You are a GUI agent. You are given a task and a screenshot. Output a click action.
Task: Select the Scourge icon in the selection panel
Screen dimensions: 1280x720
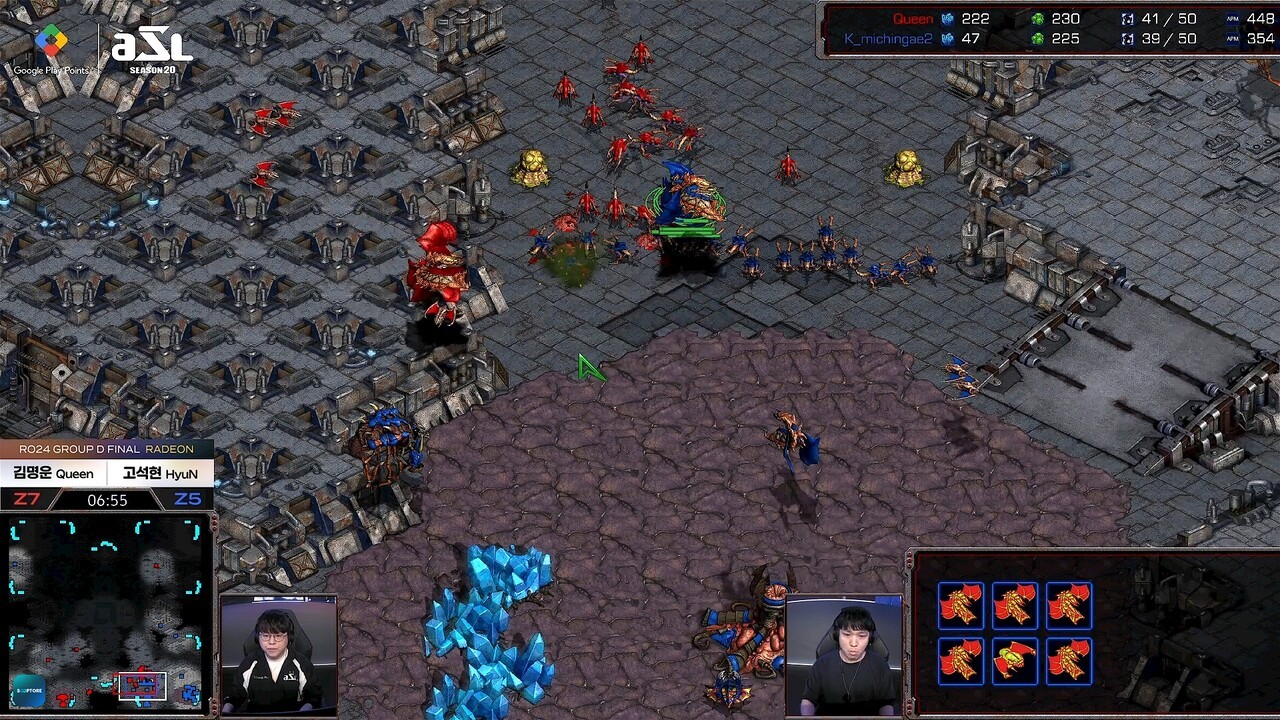pyautogui.click(x=1015, y=661)
